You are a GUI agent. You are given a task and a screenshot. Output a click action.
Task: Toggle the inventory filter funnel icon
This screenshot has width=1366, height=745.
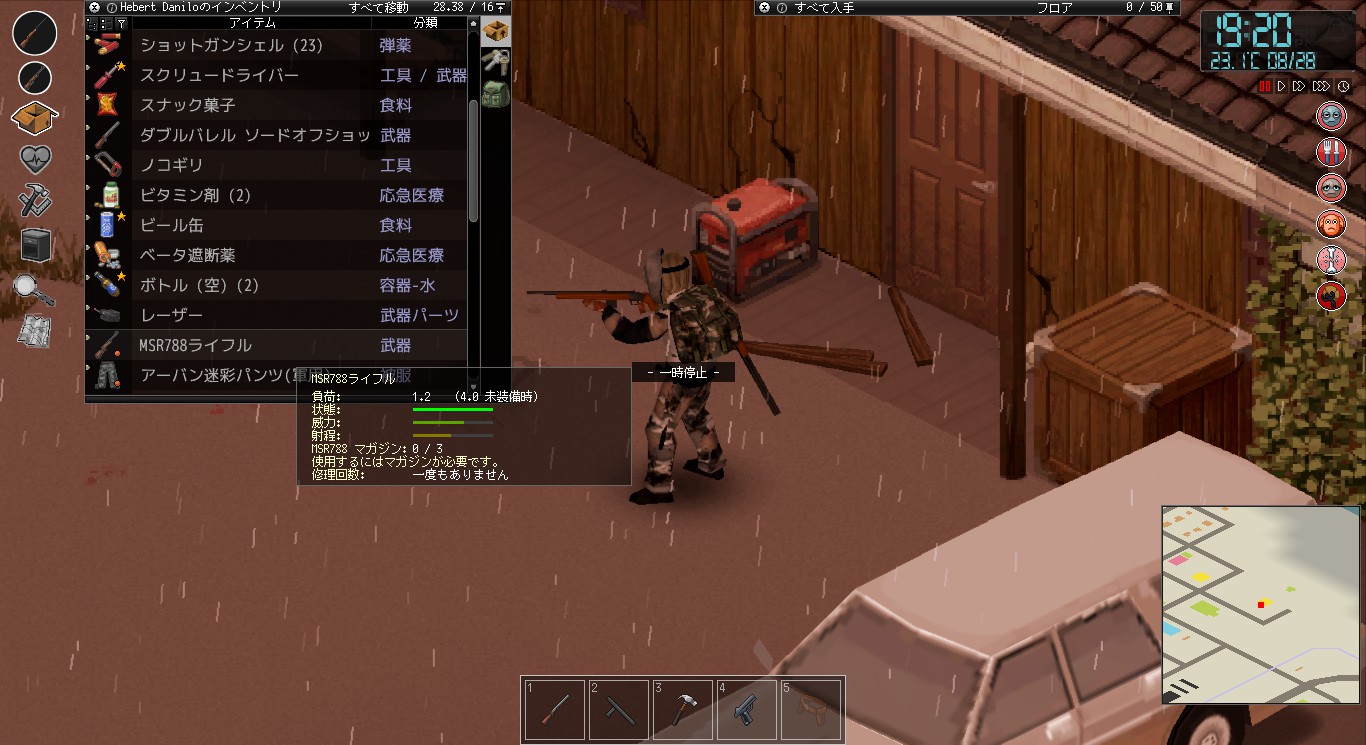pyautogui.click(x=121, y=23)
